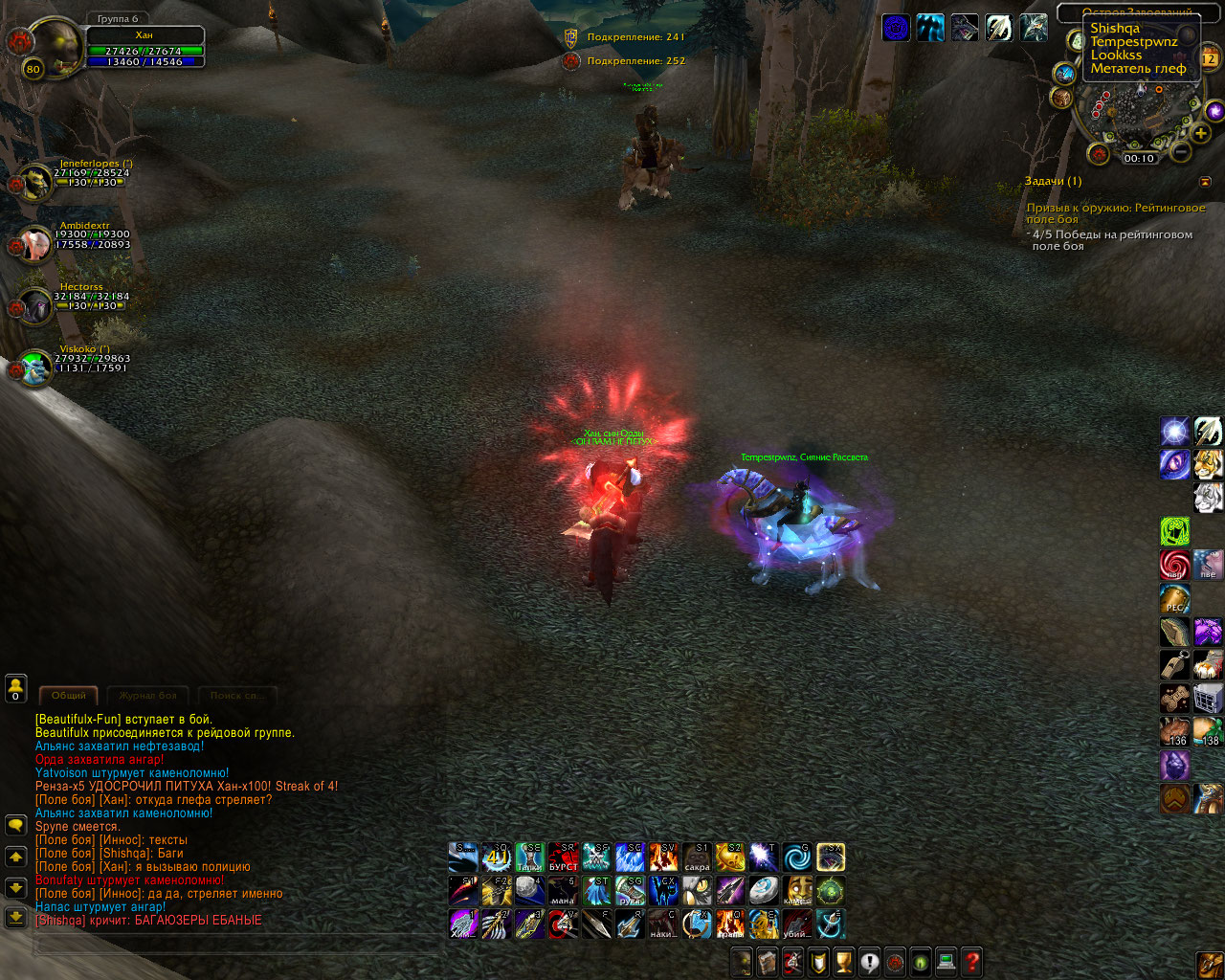Open the quest log exclamation mark button
This screenshot has height=980, width=1225.
click(869, 961)
